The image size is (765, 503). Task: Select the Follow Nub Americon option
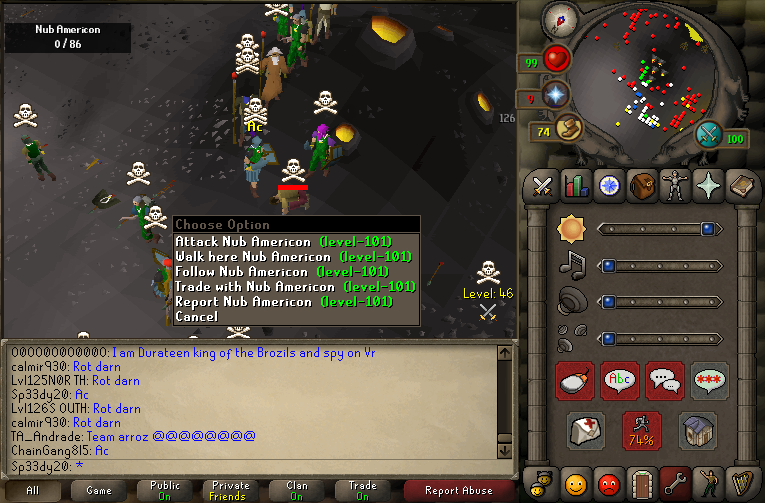[281, 271]
